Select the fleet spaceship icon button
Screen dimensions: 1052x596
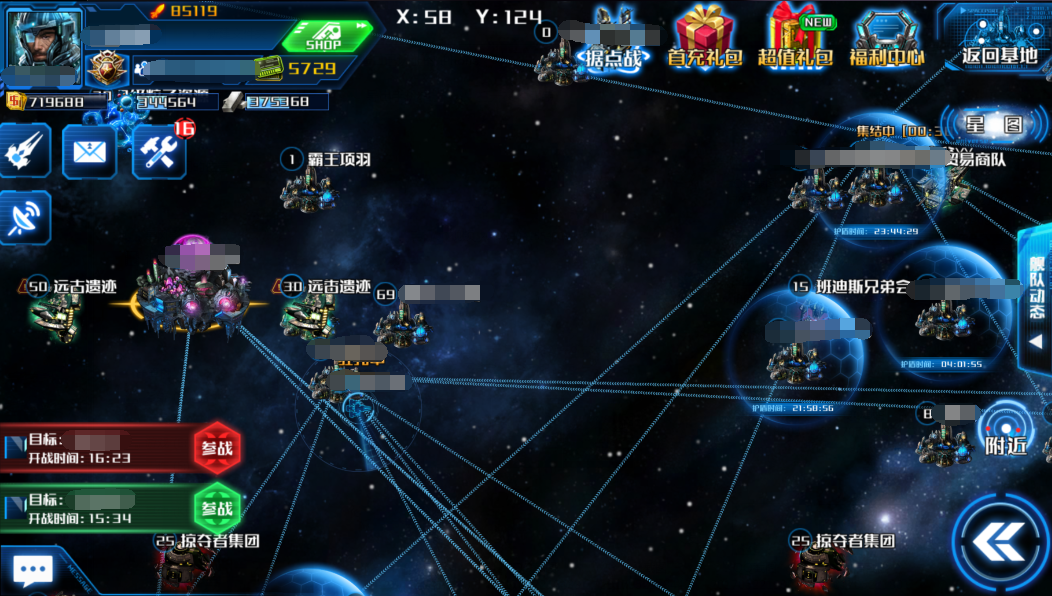pos(24,151)
